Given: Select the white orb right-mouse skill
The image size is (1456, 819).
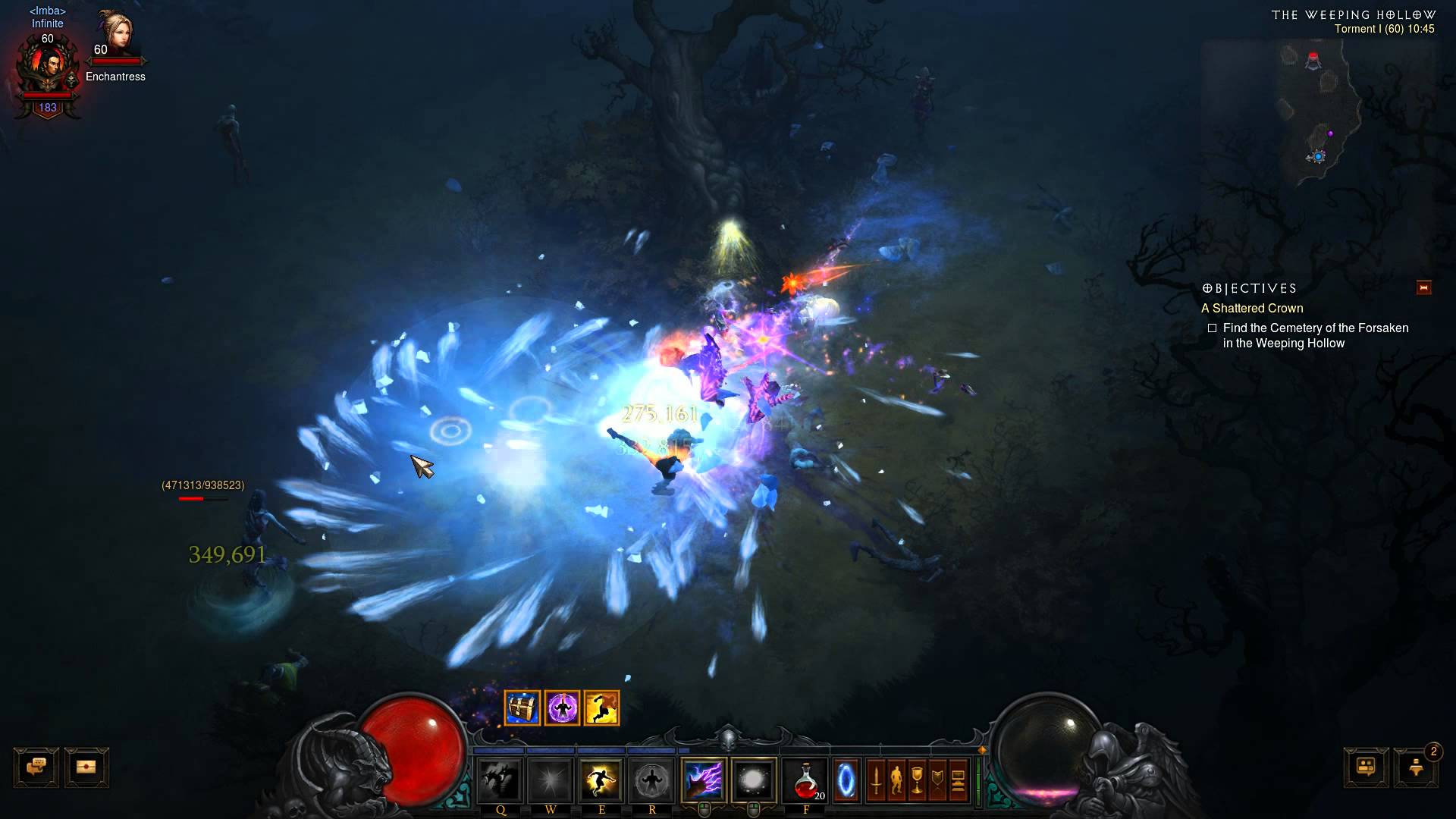Looking at the screenshot, I should [x=754, y=780].
